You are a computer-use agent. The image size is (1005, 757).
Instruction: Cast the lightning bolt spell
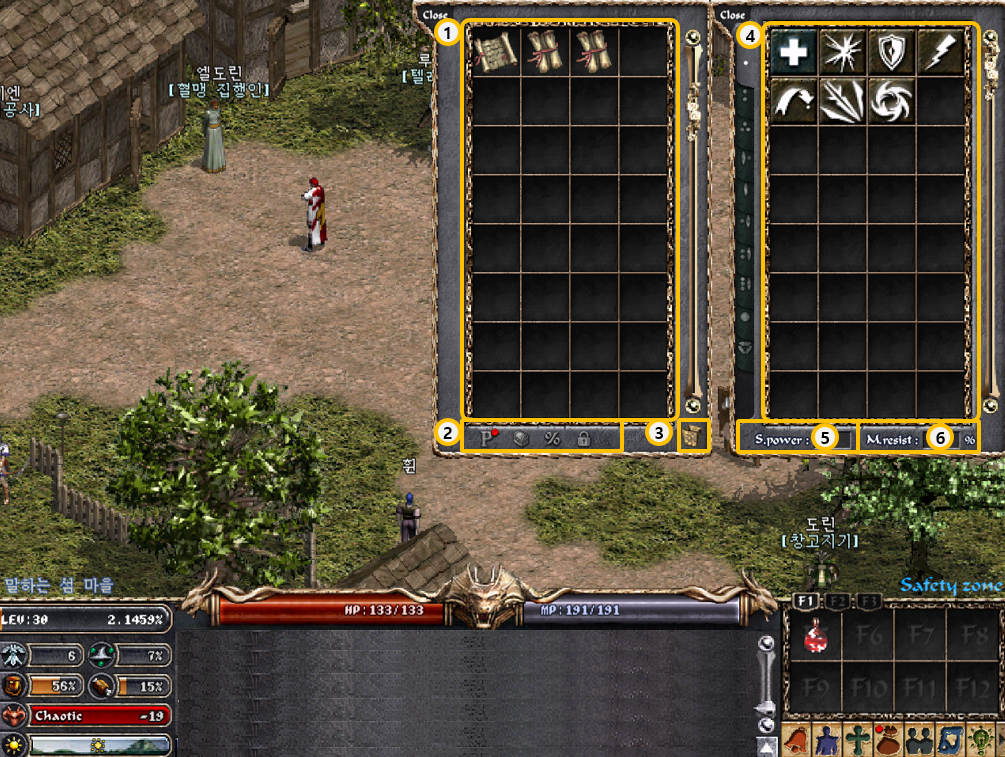pos(940,52)
